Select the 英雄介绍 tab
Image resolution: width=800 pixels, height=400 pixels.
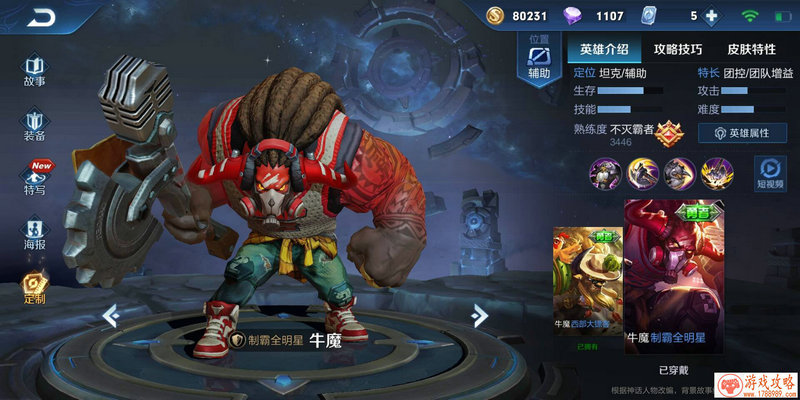pyautogui.click(x=604, y=49)
